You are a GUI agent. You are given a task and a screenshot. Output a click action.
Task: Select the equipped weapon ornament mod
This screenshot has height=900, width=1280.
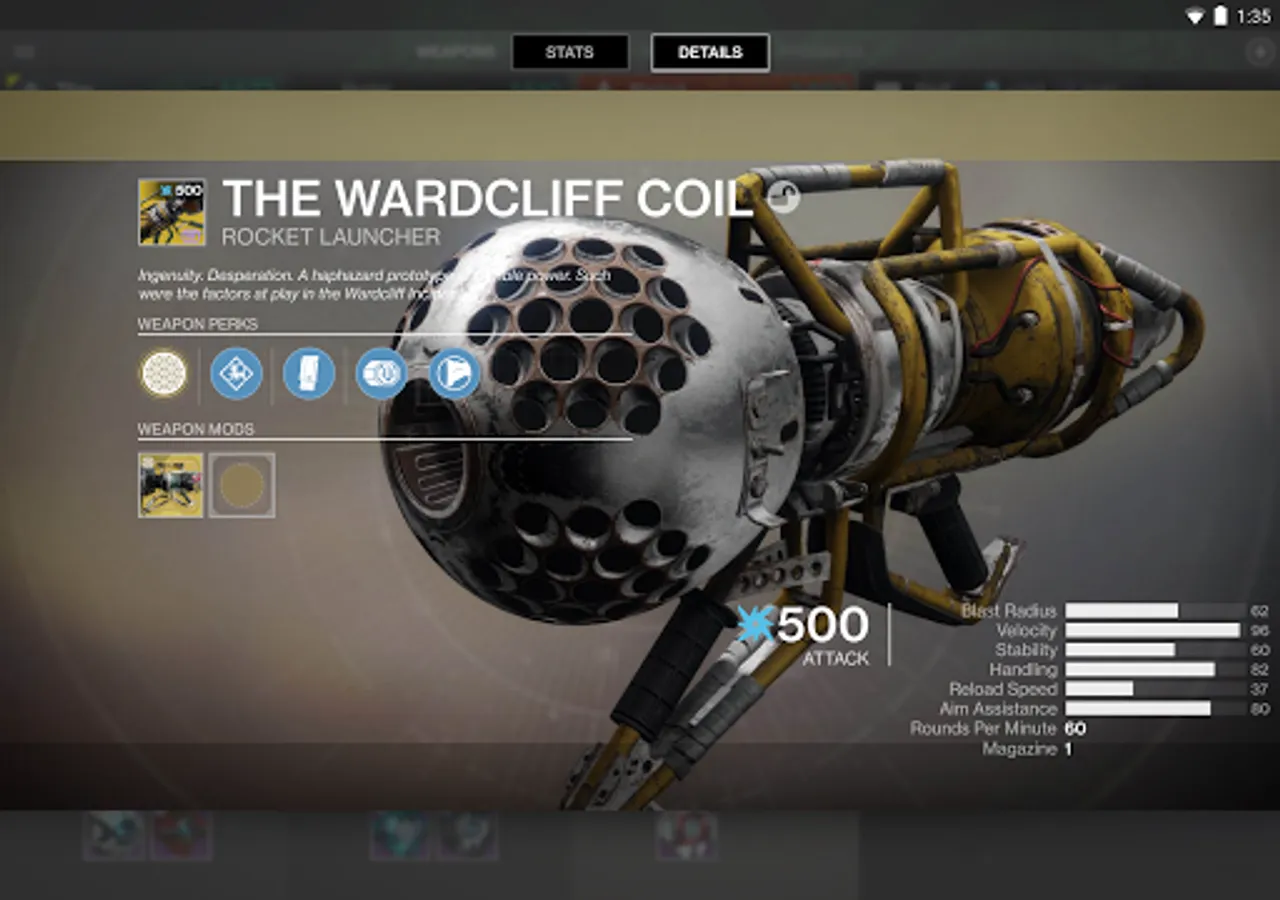coord(171,485)
